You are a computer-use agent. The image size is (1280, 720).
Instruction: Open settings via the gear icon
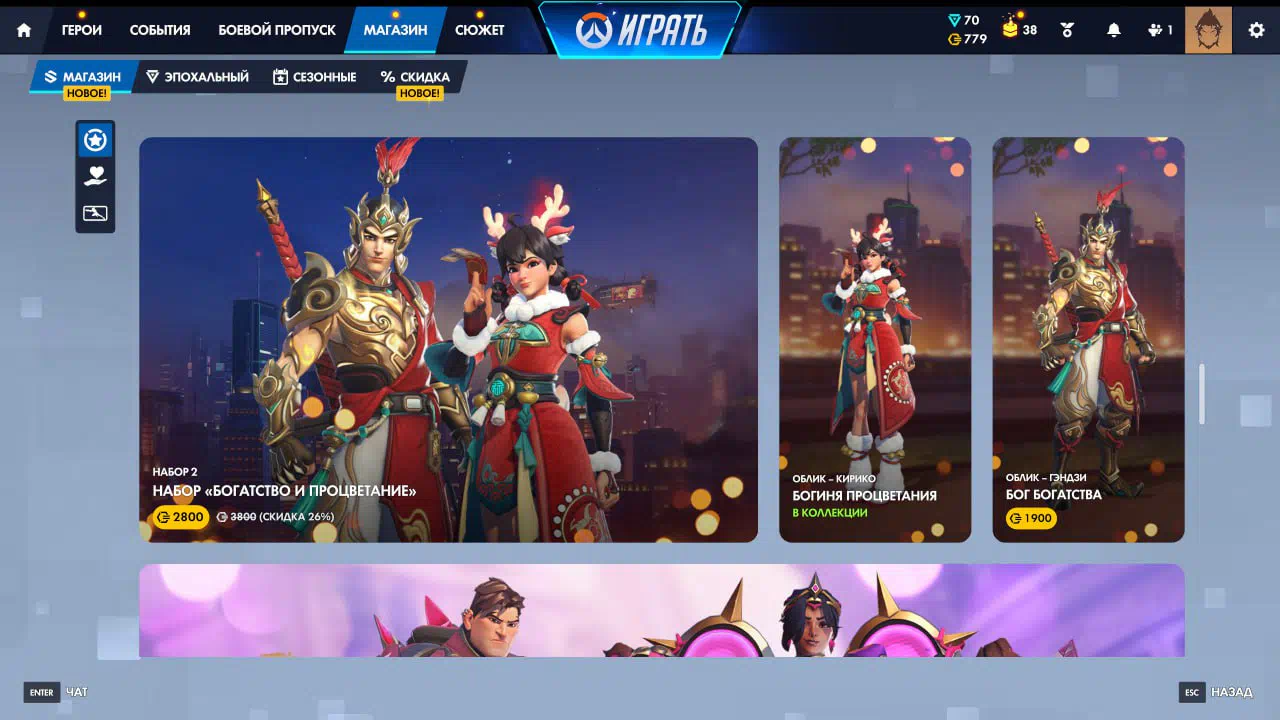click(1256, 30)
